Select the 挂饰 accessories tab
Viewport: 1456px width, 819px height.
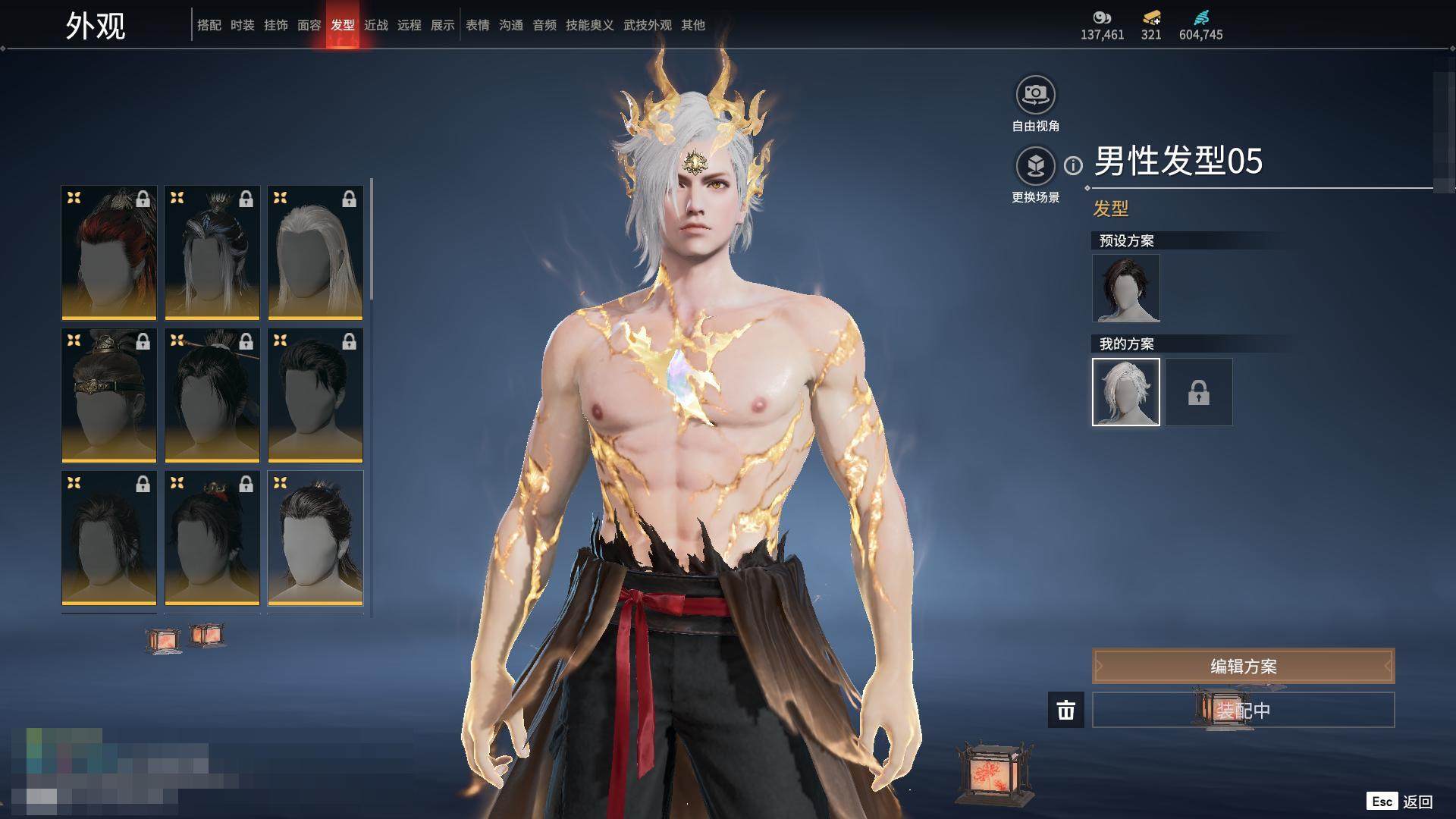pyautogui.click(x=276, y=25)
